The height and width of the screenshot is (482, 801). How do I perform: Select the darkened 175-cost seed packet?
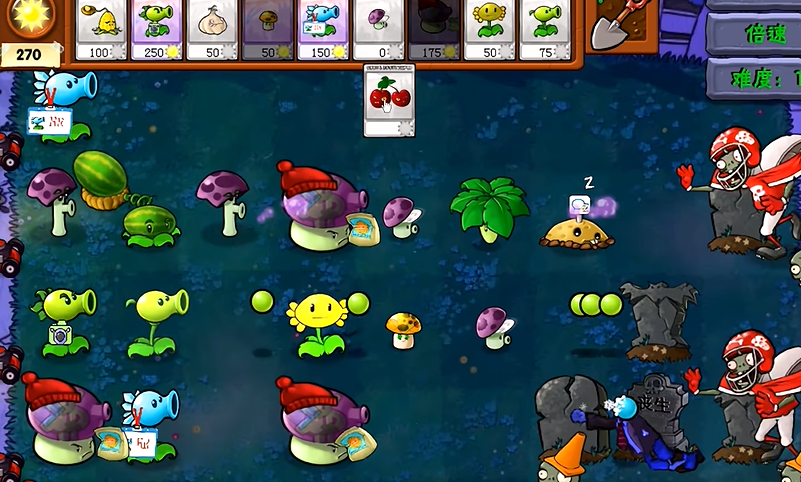(434, 29)
